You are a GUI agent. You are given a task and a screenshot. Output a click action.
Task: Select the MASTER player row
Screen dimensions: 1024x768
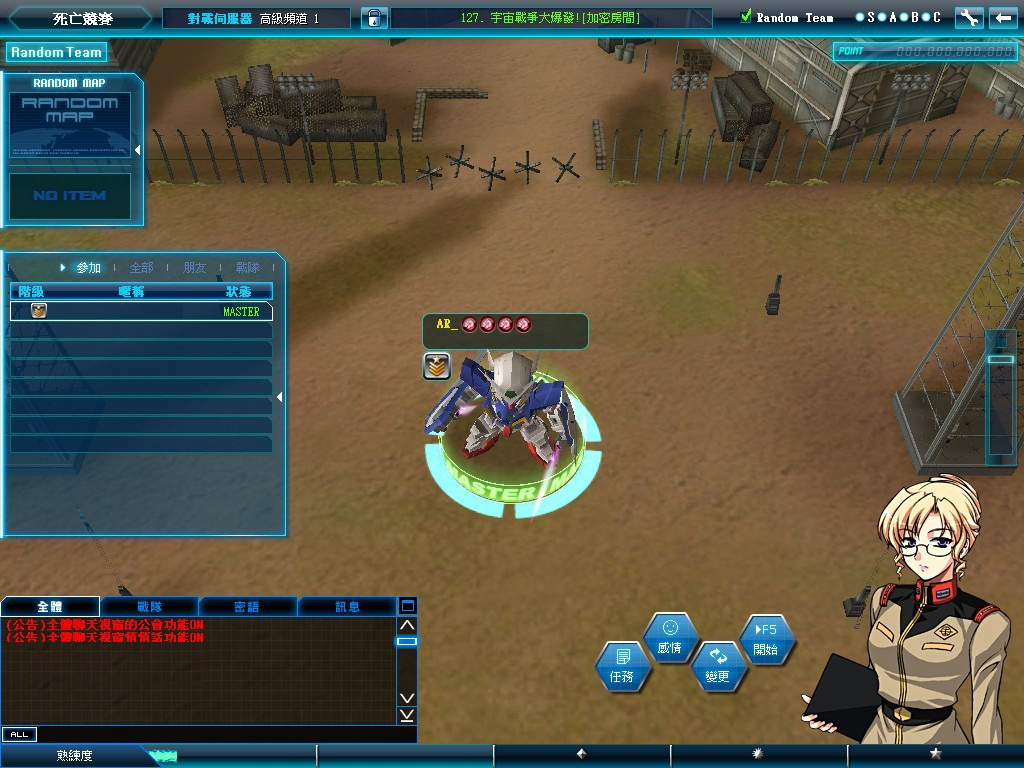pos(141,311)
